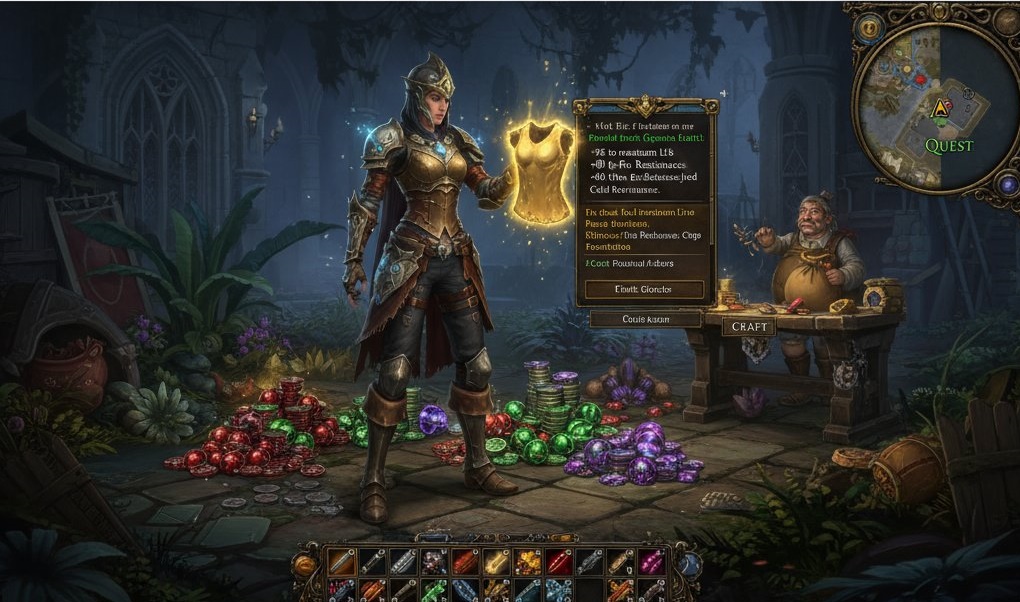1020x602 pixels.
Task: Choose the button below the crafting panel
Action: pyautogui.click(x=644, y=319)
